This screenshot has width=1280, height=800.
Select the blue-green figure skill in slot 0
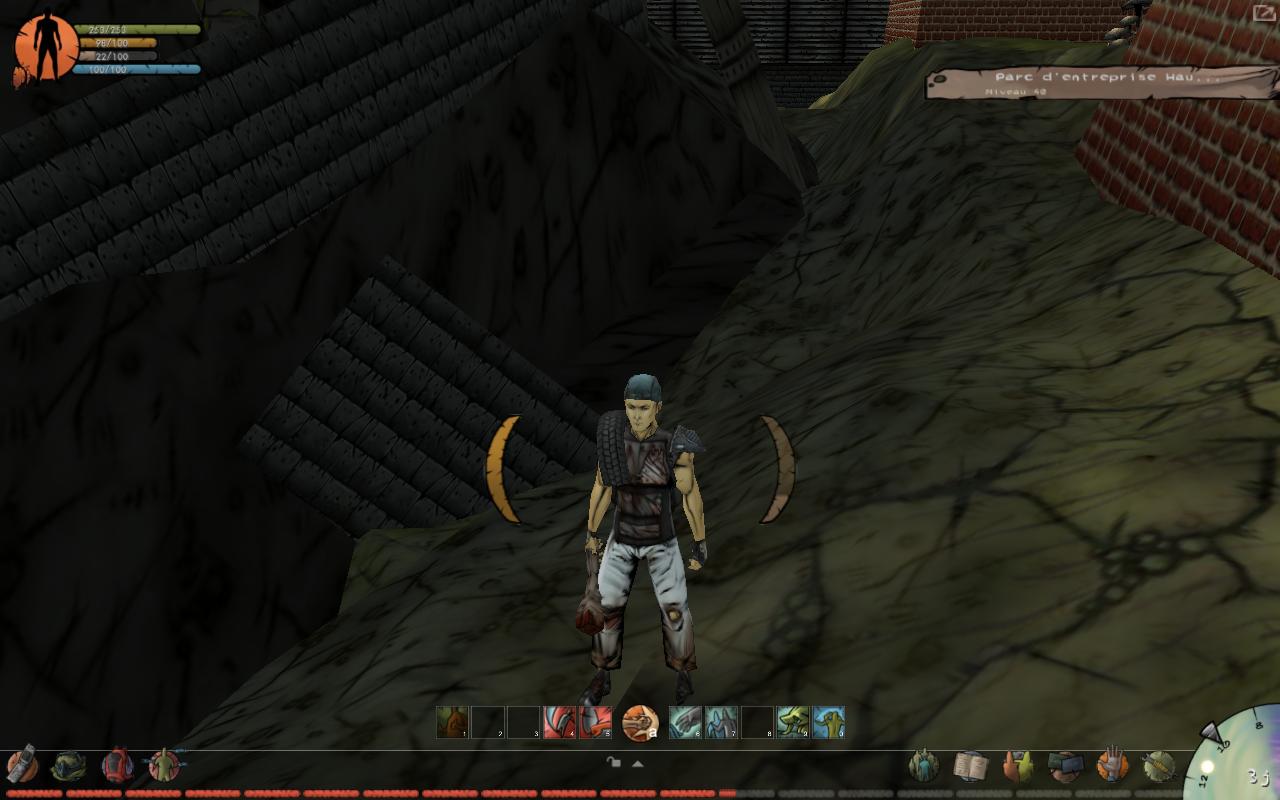point(828,722)
